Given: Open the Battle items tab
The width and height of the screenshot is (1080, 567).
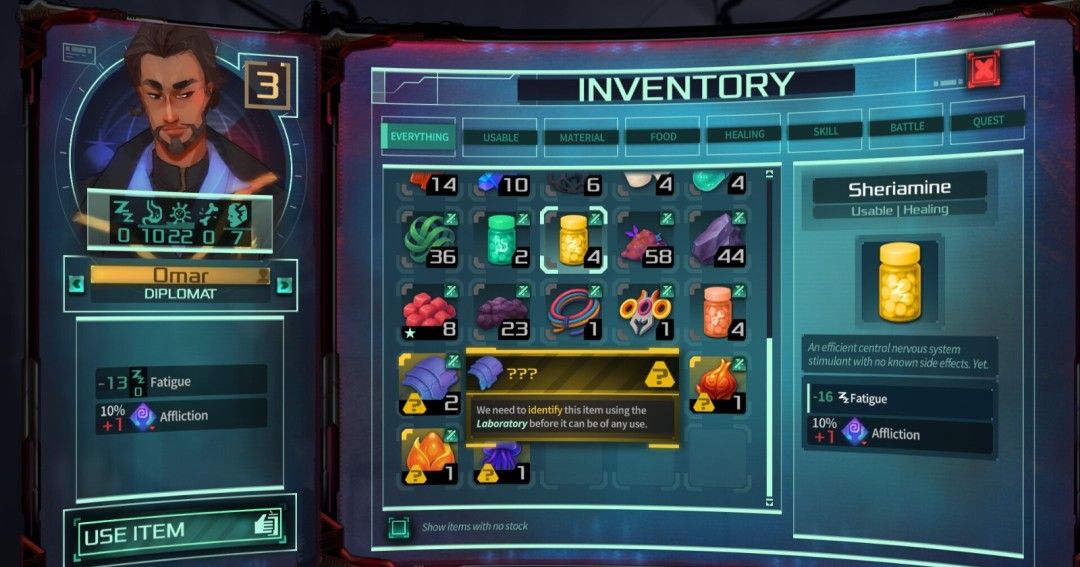Looking at the screenshot, I should (x=907, y=128).
